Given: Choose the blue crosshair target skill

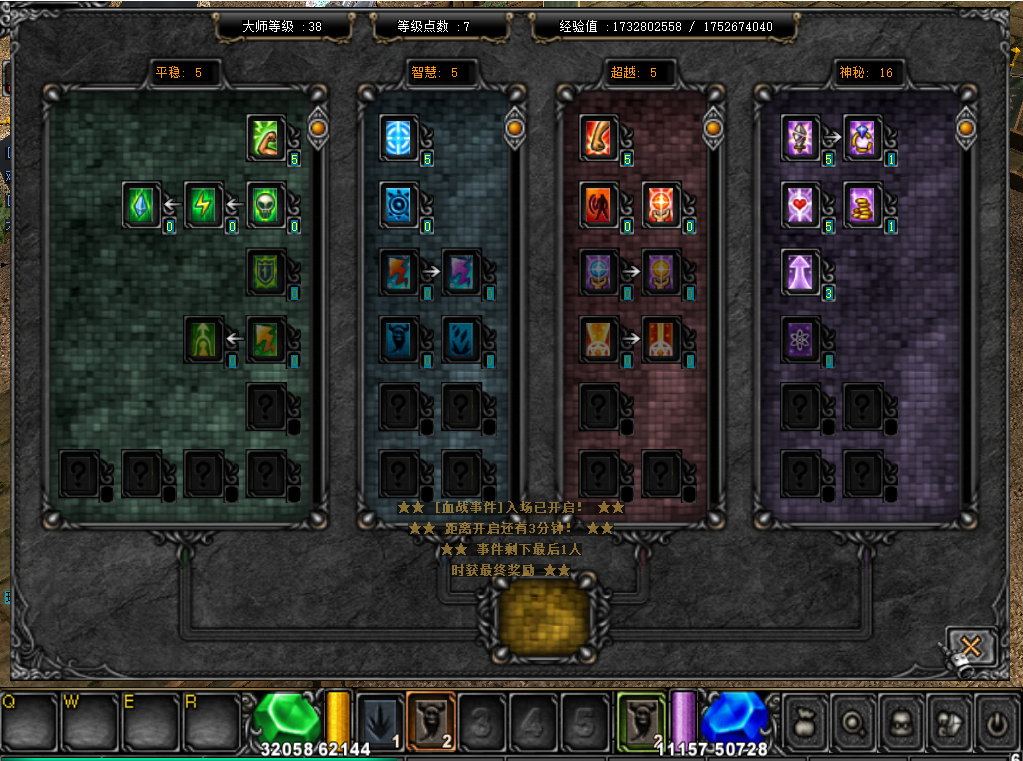Looking at the screenshot, I should click(399, 137).
